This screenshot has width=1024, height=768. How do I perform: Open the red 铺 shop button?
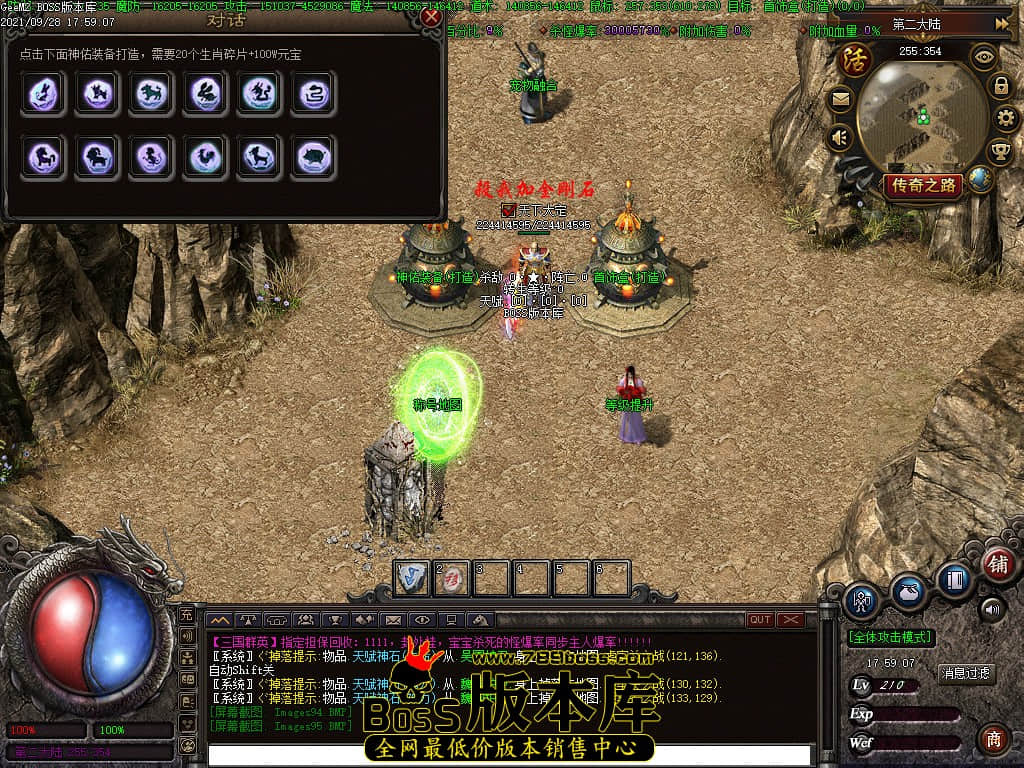coord(997,563)
